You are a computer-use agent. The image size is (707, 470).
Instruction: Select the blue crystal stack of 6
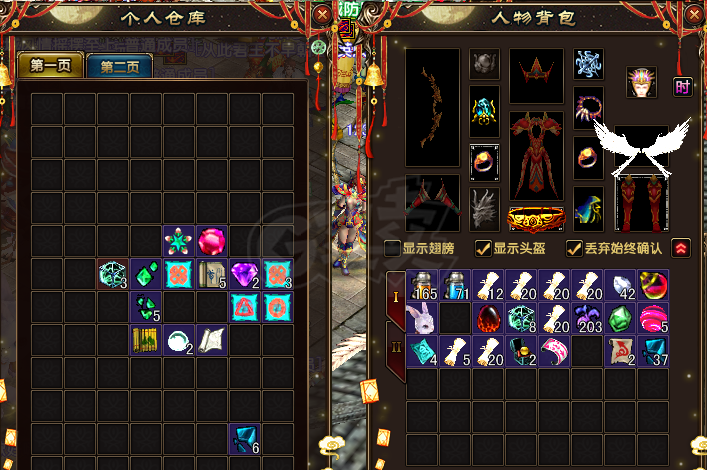245,439
